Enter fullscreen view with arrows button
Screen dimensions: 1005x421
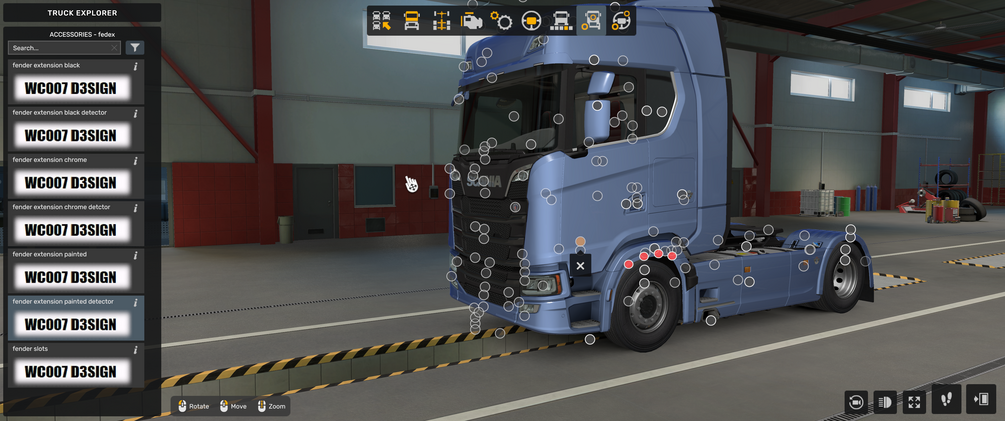coord(915,401)
